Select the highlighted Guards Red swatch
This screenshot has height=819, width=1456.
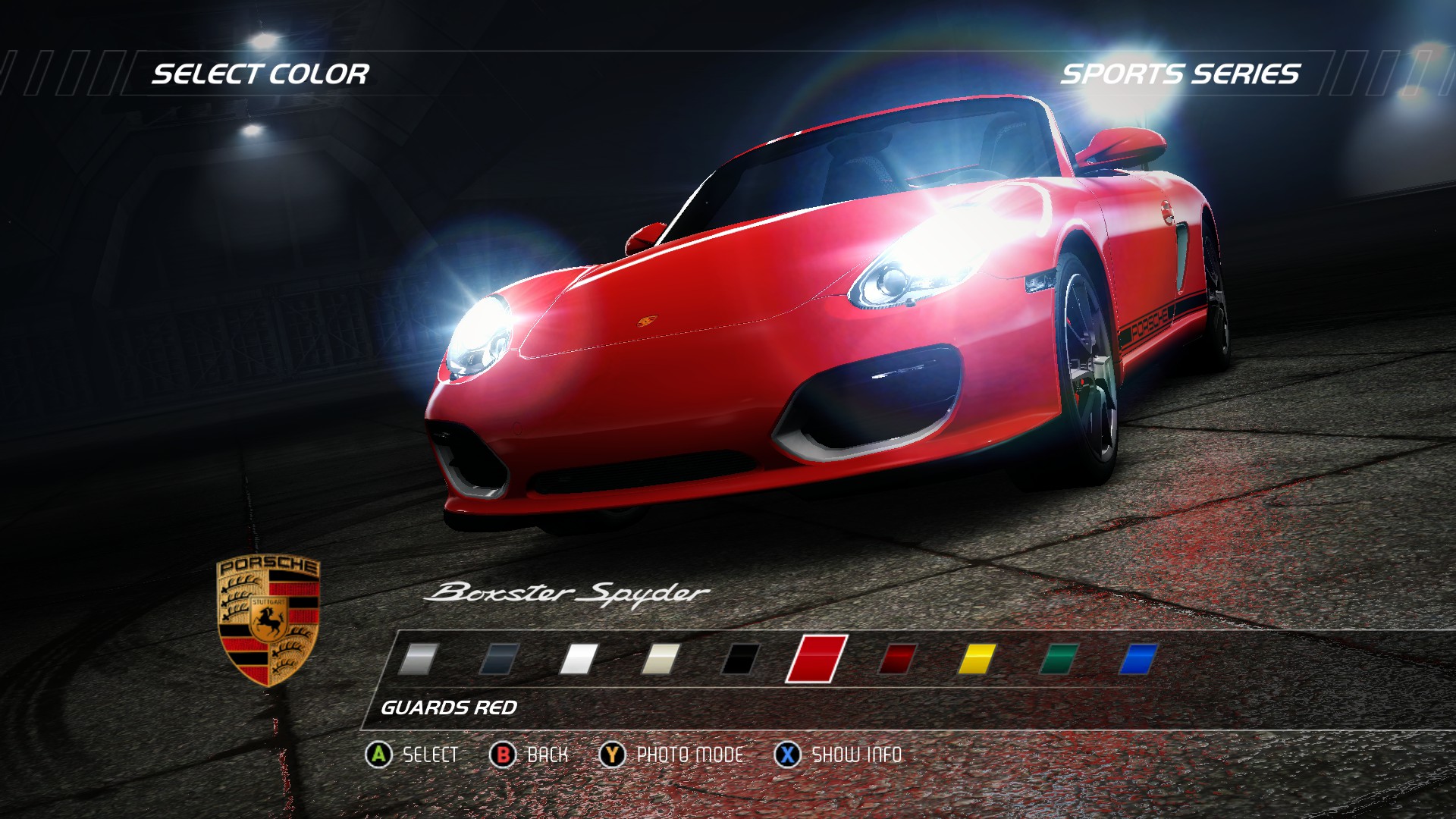(x=816, y=659)
